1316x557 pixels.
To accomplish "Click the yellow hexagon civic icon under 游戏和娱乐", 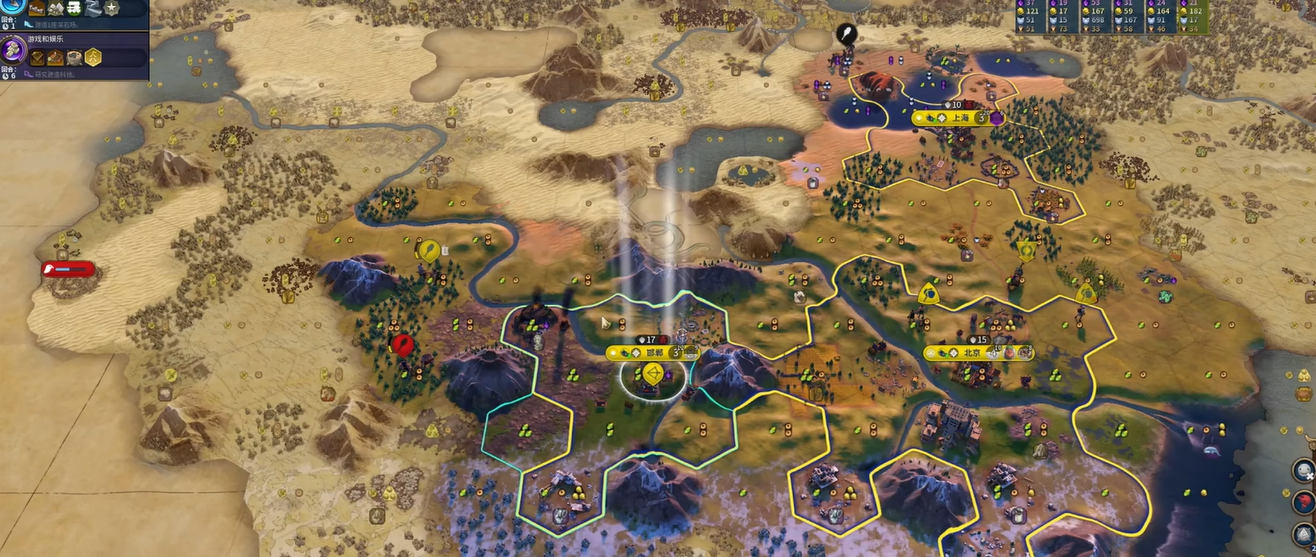I will point(93,57).
